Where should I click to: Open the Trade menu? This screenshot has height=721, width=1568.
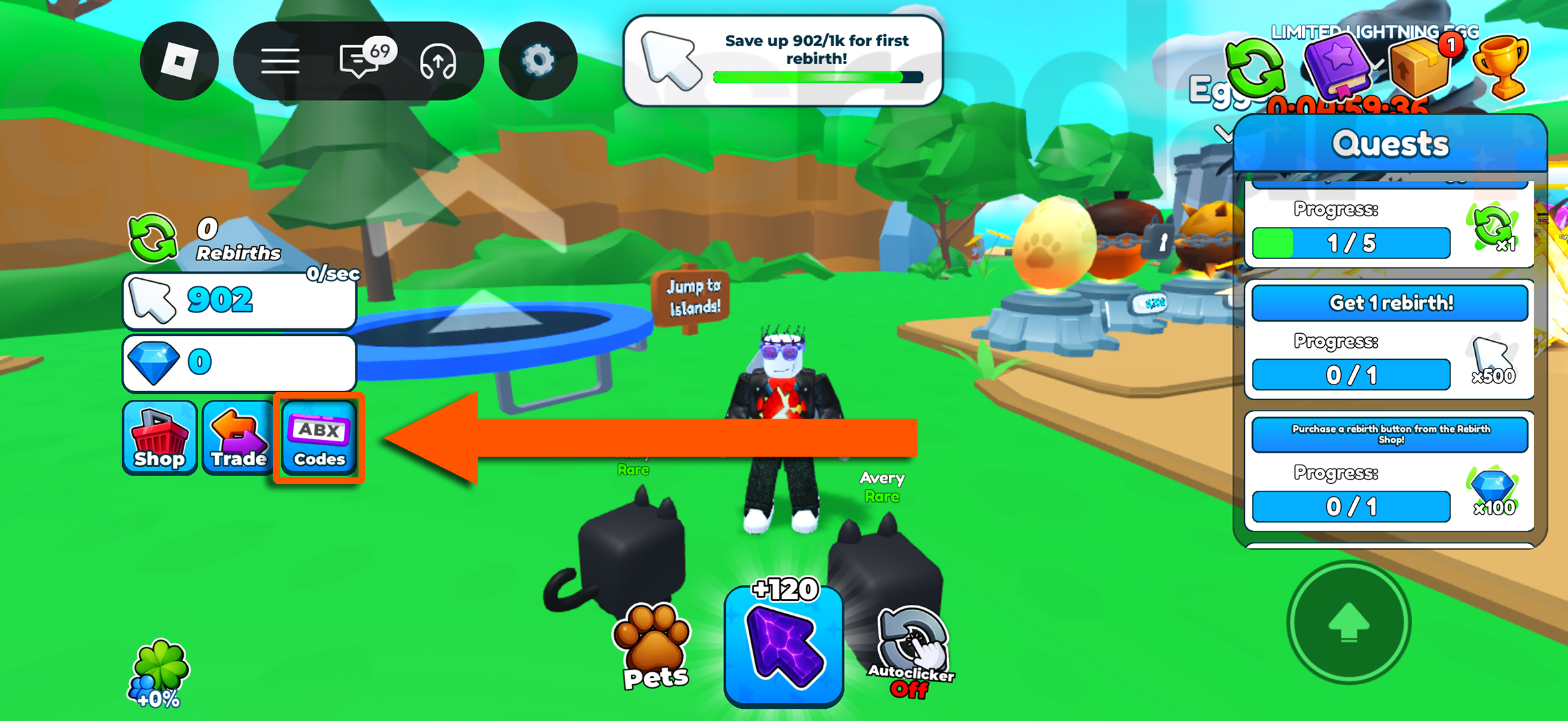(x=238, y=439)
